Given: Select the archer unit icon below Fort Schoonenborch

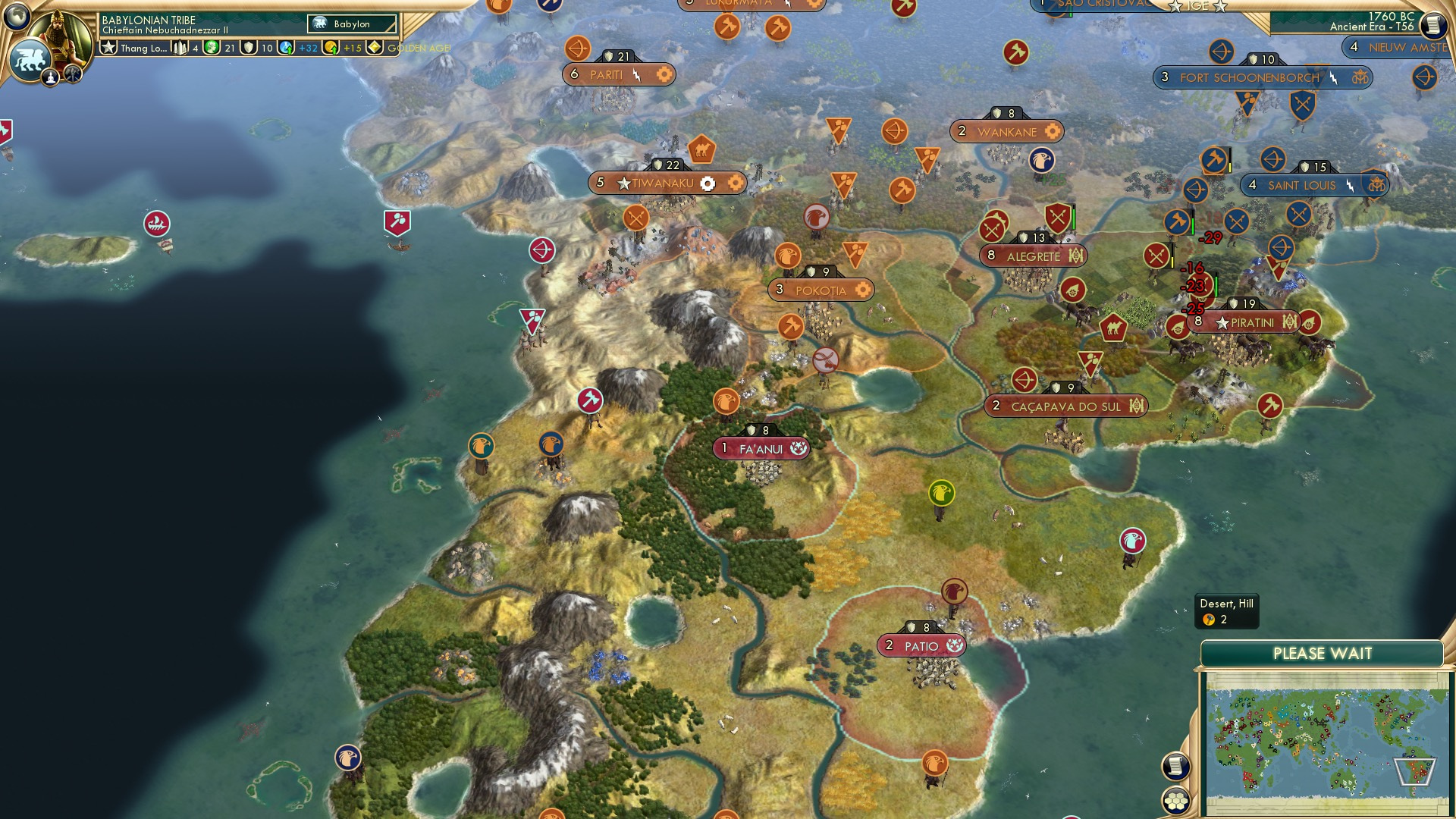Looking at the screenshot, I should tap(1272, 160).
